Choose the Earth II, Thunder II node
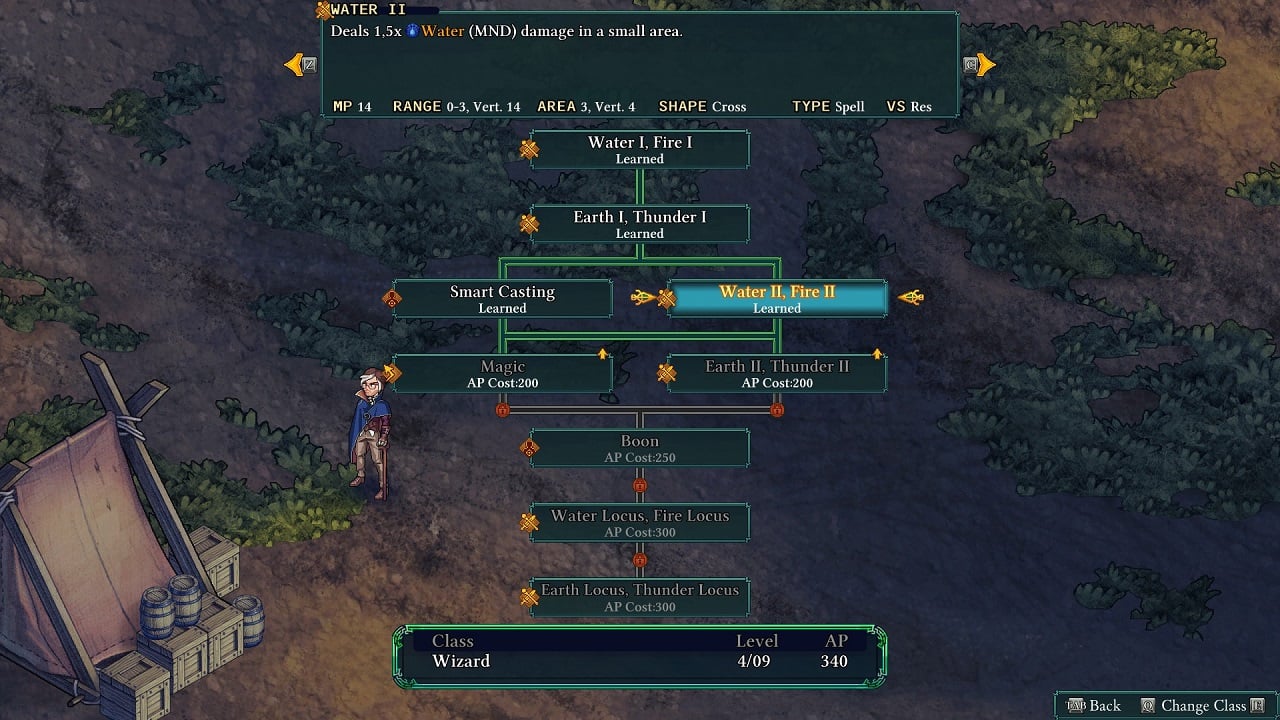The width and height of the screenshot is (1280, 720). pos(777,373)
